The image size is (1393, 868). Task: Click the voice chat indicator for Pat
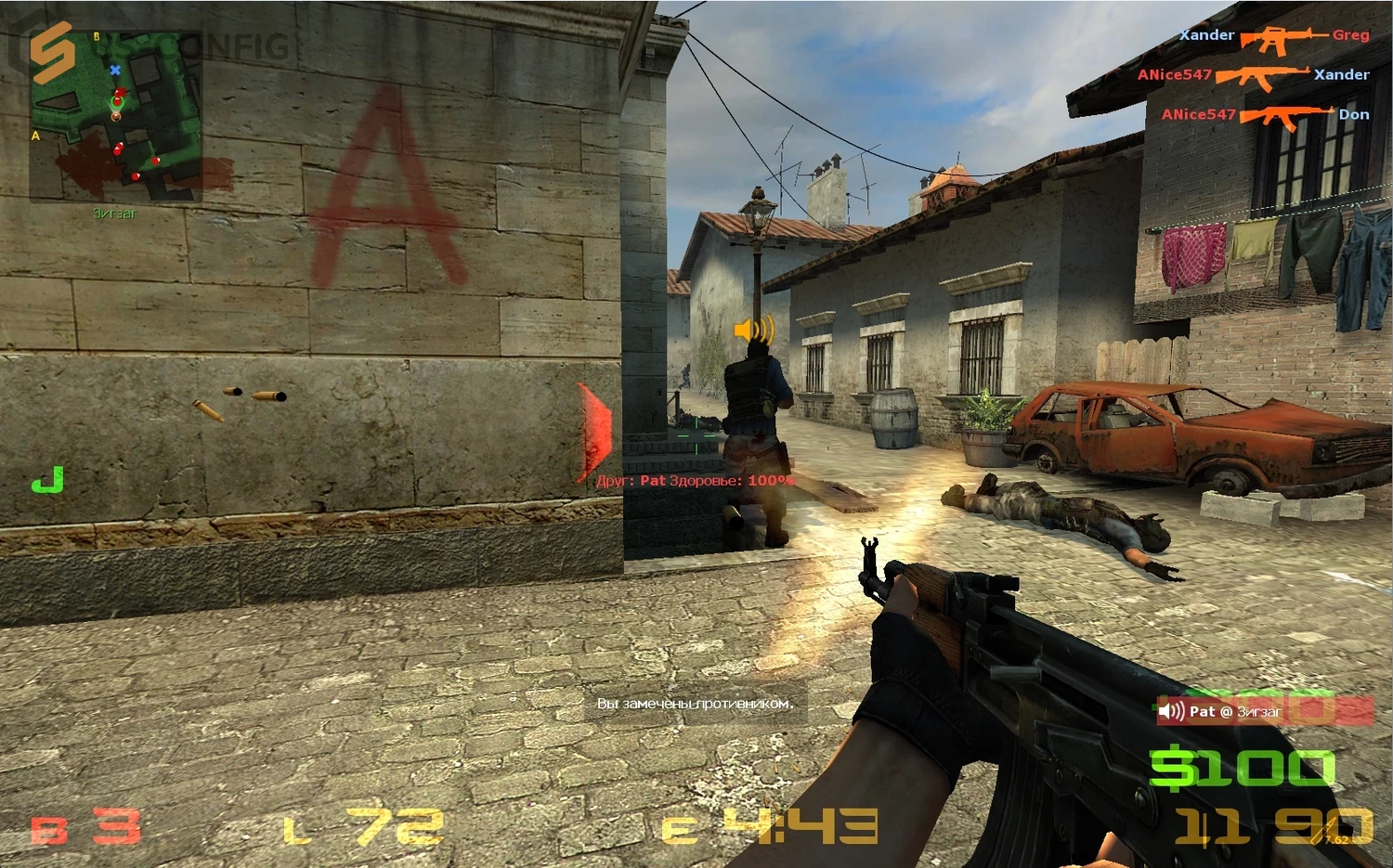pyautogui.click(x=1221, y=712)
